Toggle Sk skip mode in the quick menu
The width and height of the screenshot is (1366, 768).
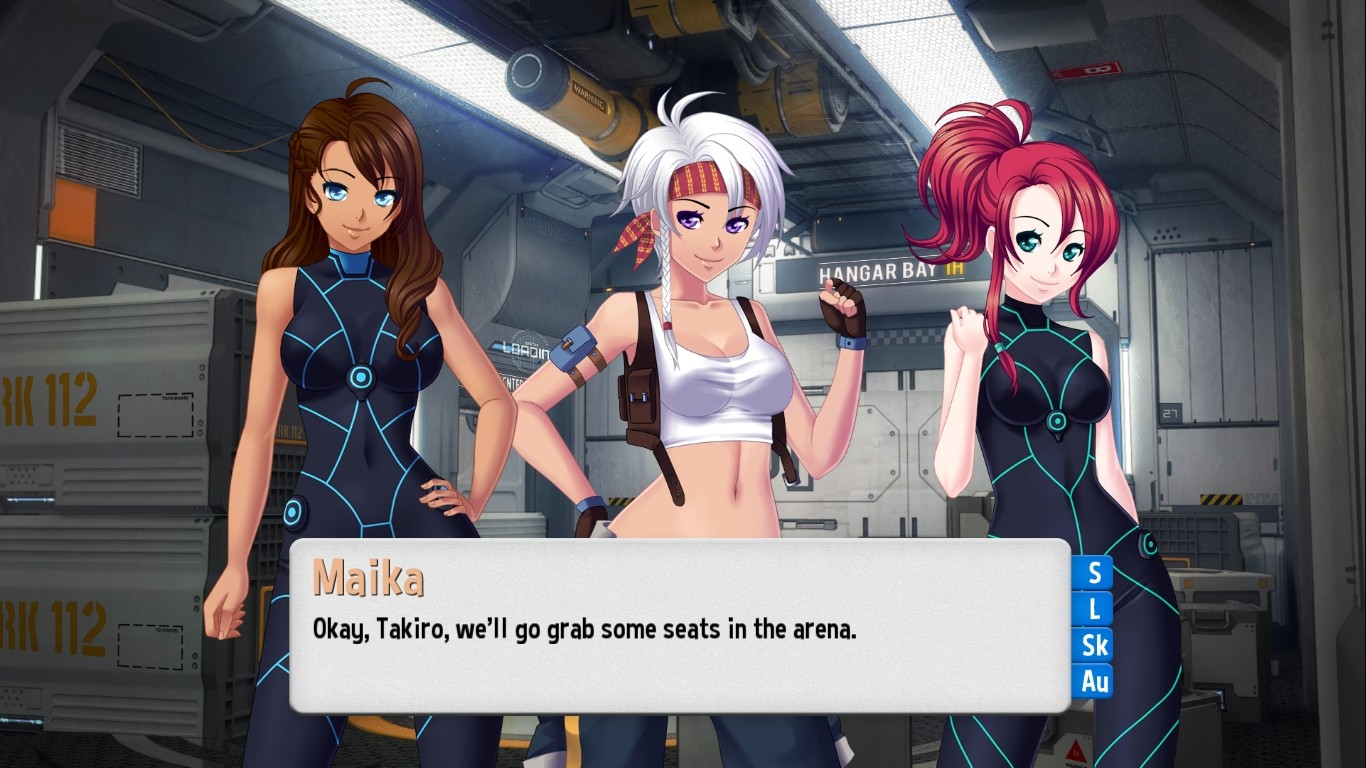tap(1095, 646)
